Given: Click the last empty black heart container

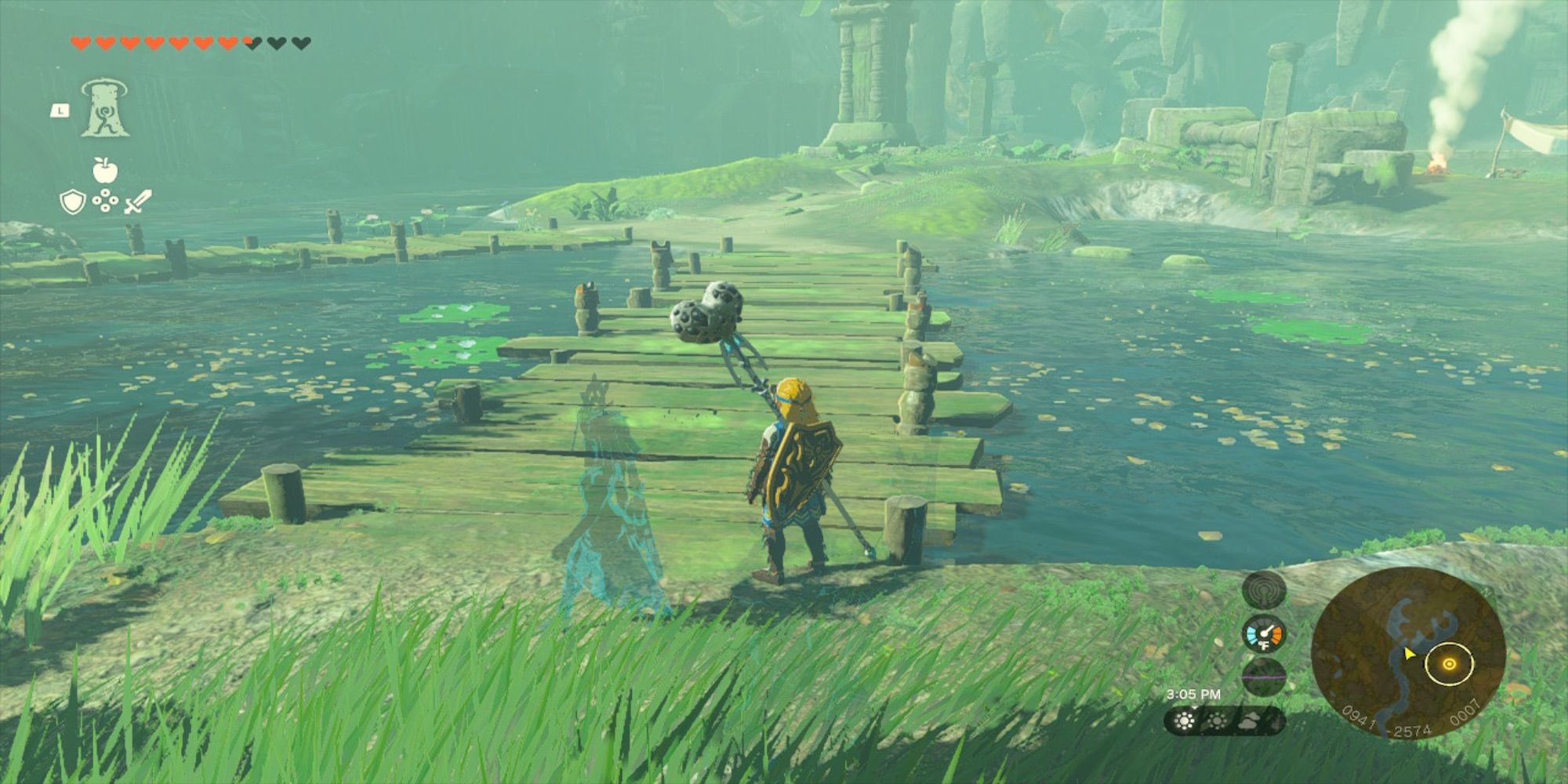Looking at the screenshot, I should [x=302, y=42].
